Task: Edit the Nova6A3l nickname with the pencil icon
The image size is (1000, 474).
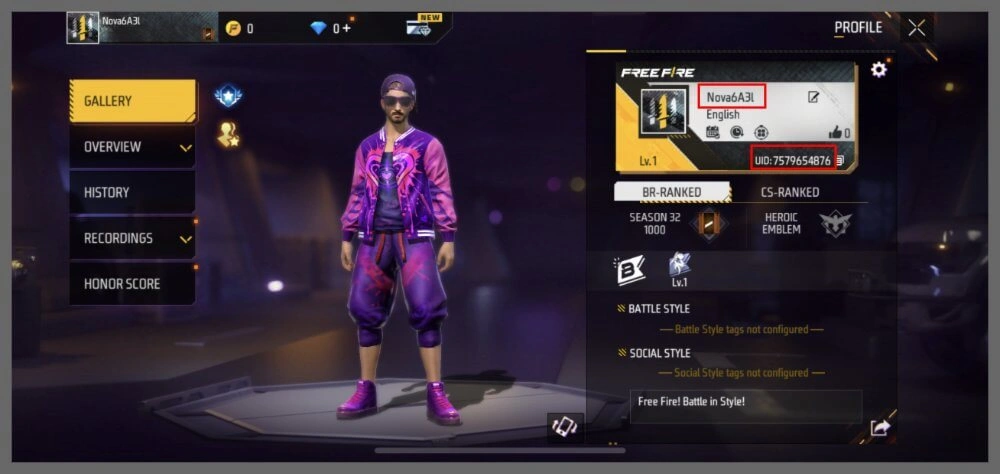Action: click(x=814, y=97)
